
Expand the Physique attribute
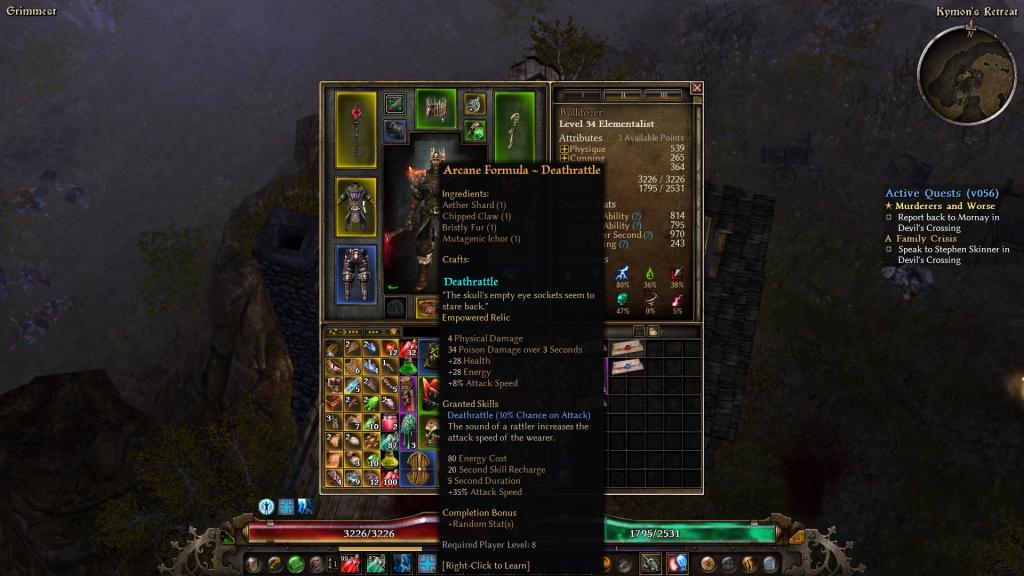tap(564, 149)
